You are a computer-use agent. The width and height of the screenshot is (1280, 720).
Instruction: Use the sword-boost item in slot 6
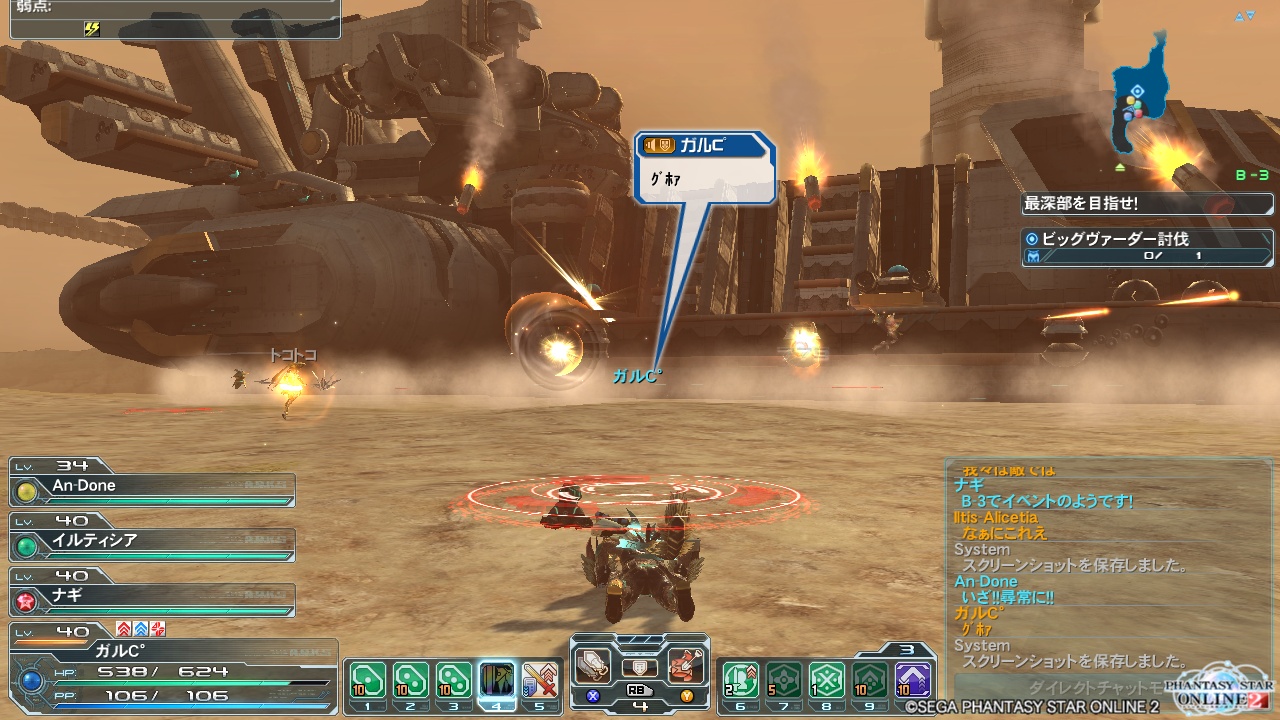[740, 680]
